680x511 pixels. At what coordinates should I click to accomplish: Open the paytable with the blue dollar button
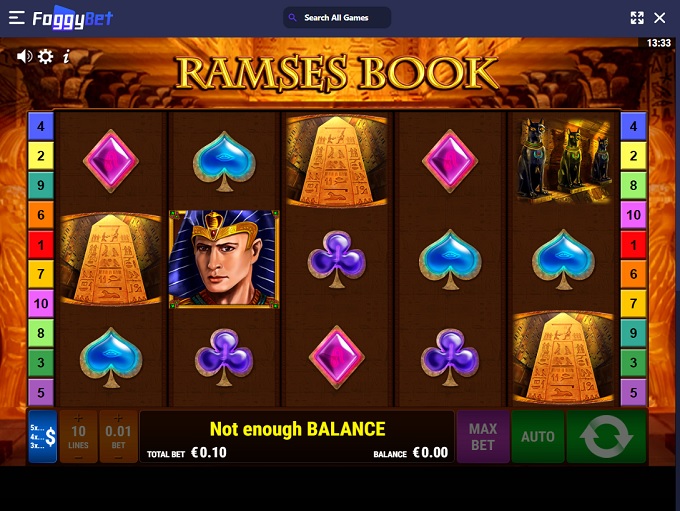click(x=43, y=437)
